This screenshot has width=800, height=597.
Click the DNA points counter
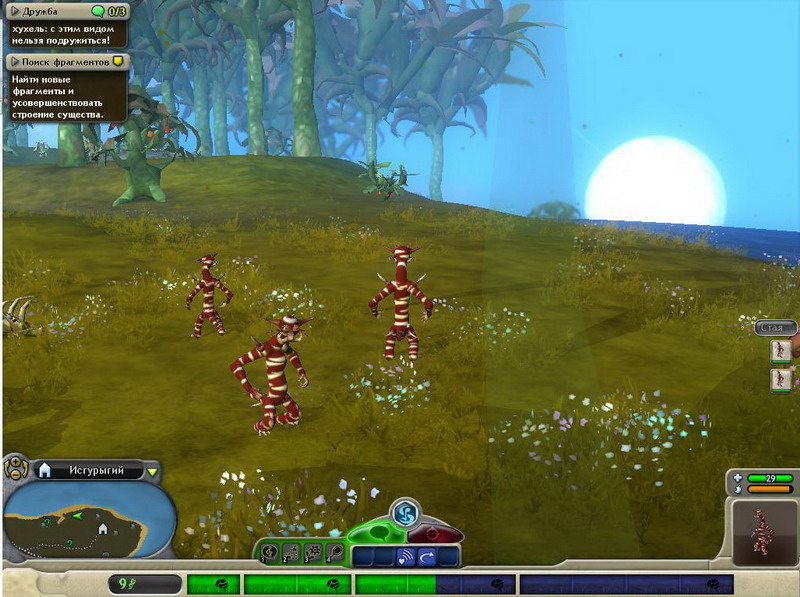[x=143, y=584]
